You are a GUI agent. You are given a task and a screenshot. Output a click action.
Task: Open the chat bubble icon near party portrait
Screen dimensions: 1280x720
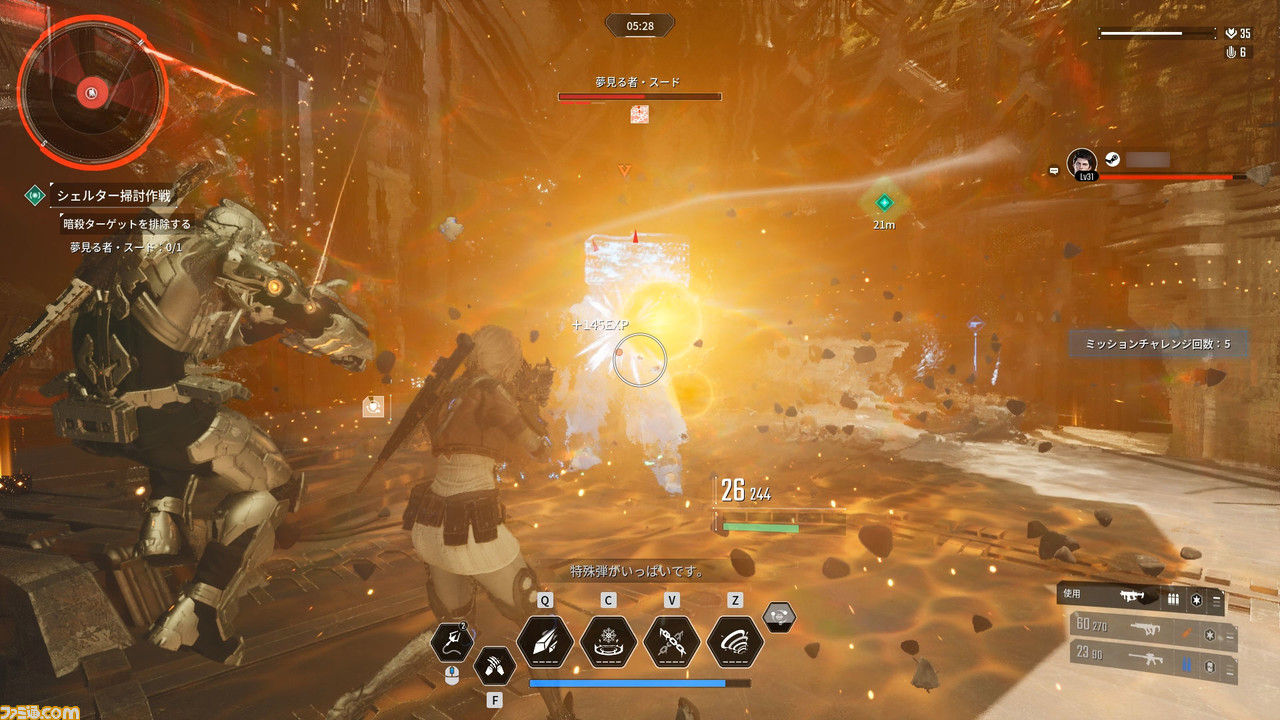click(1054, 171)
